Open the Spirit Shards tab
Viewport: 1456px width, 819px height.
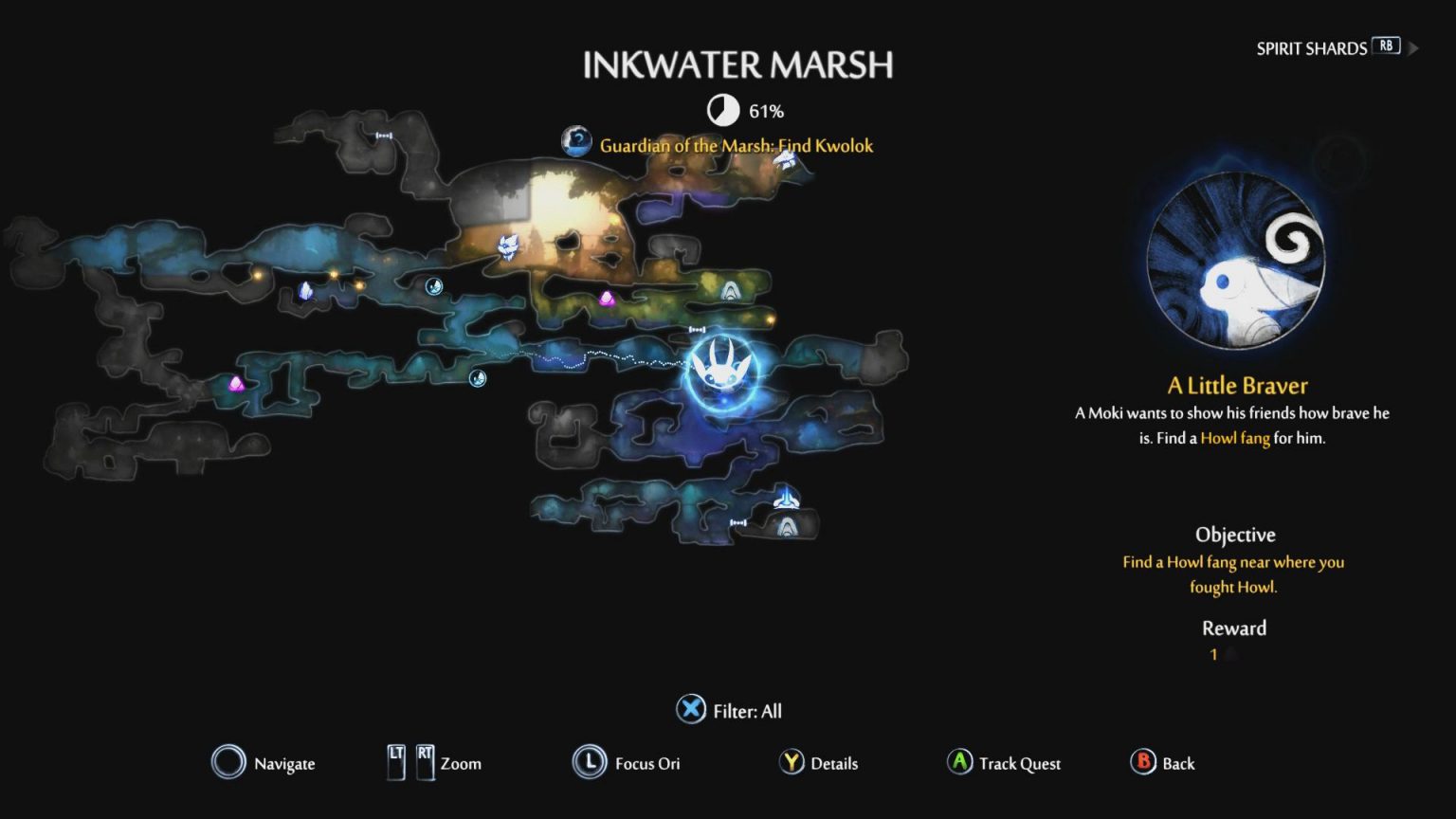point(1312,48)
